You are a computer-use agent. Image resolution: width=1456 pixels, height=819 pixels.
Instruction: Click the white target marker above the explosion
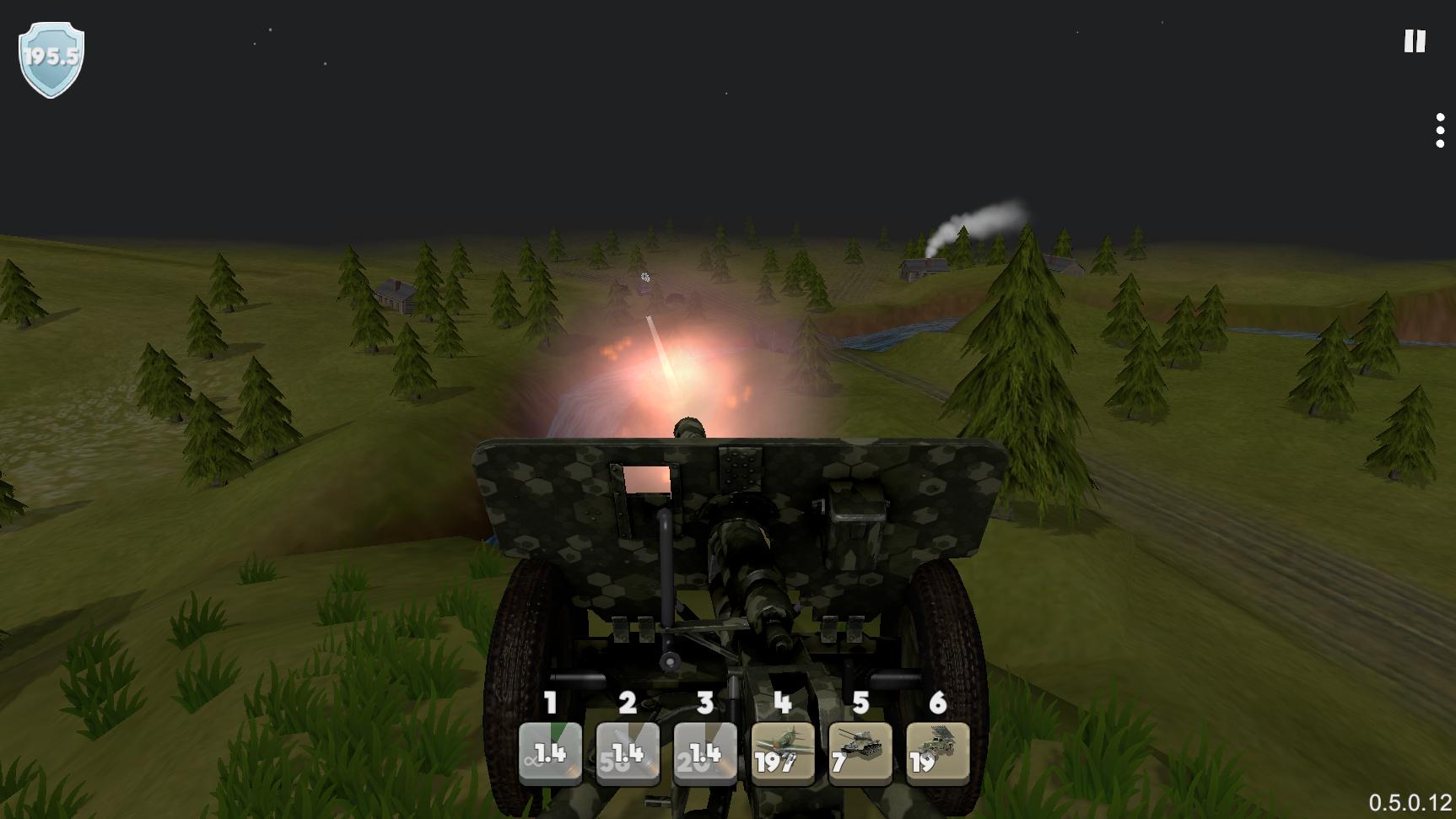[x=646, y=277]
